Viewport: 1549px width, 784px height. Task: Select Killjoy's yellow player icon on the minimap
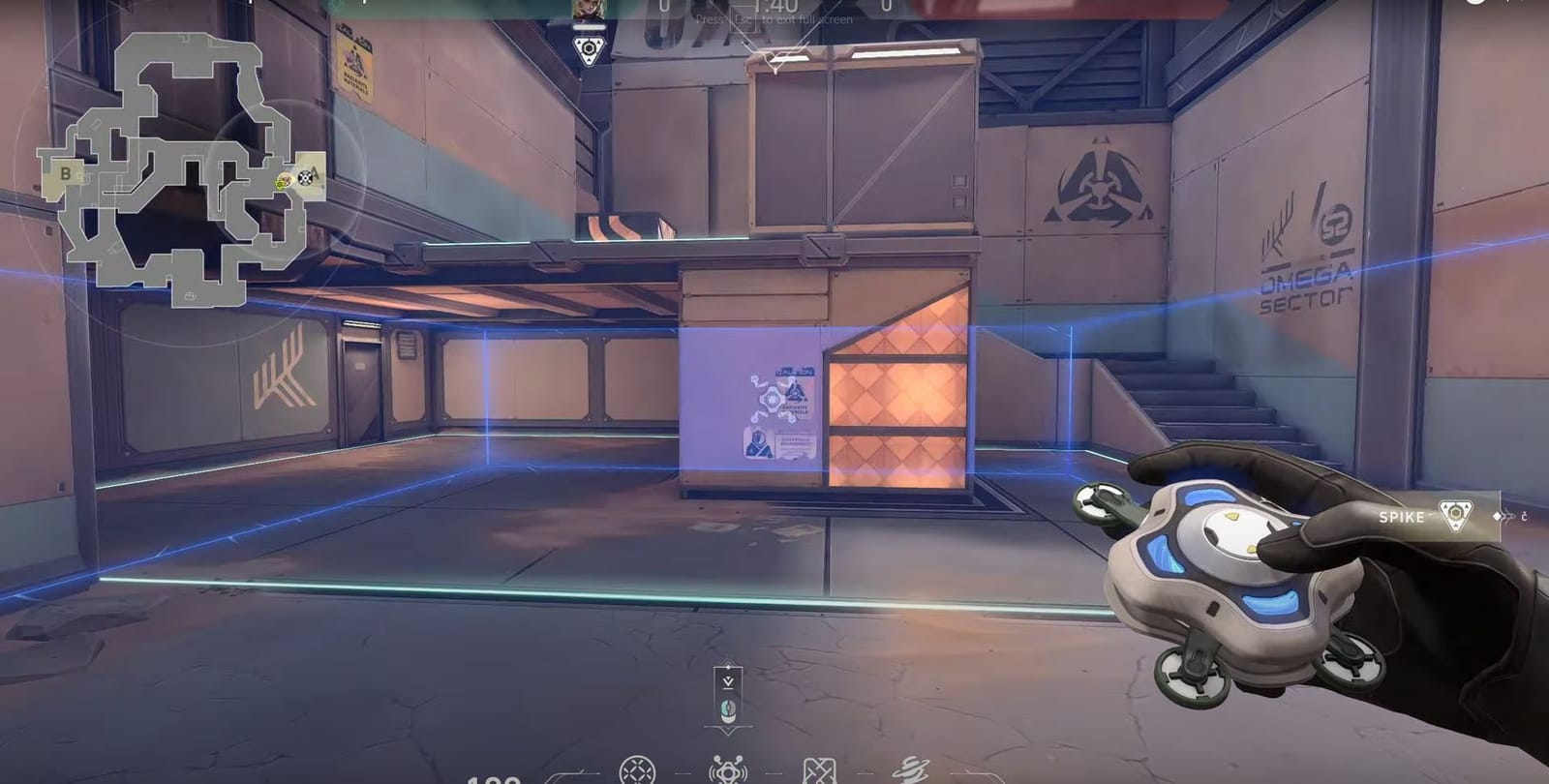coord(281,182)
